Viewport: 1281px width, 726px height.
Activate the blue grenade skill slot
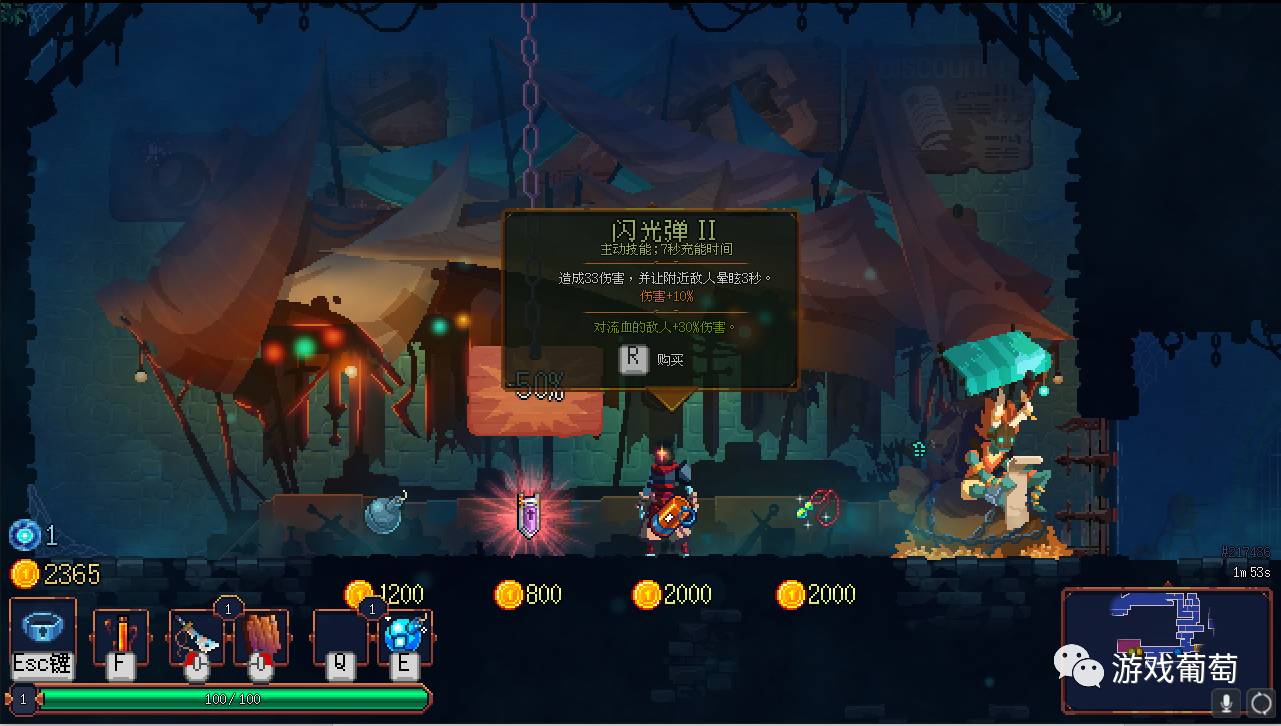click(x=406, y=636)
